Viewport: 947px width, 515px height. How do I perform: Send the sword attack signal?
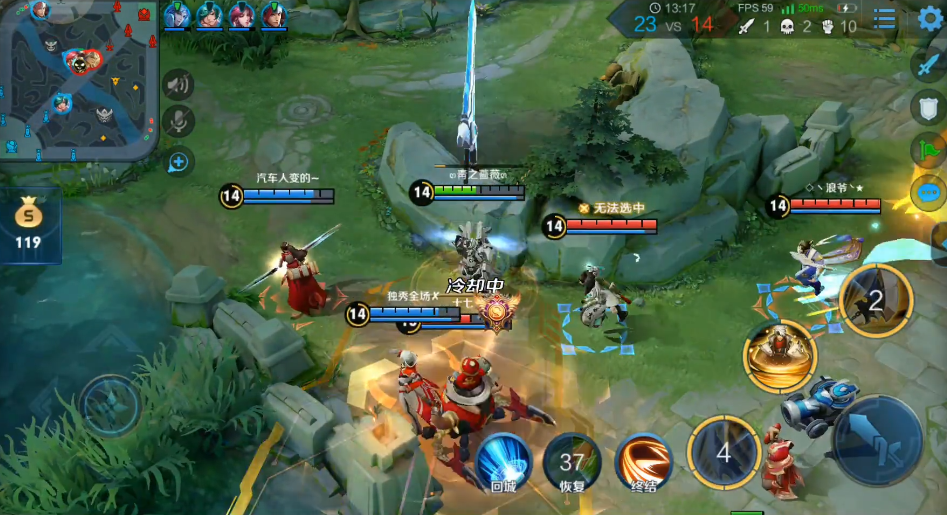click(927, 65)
